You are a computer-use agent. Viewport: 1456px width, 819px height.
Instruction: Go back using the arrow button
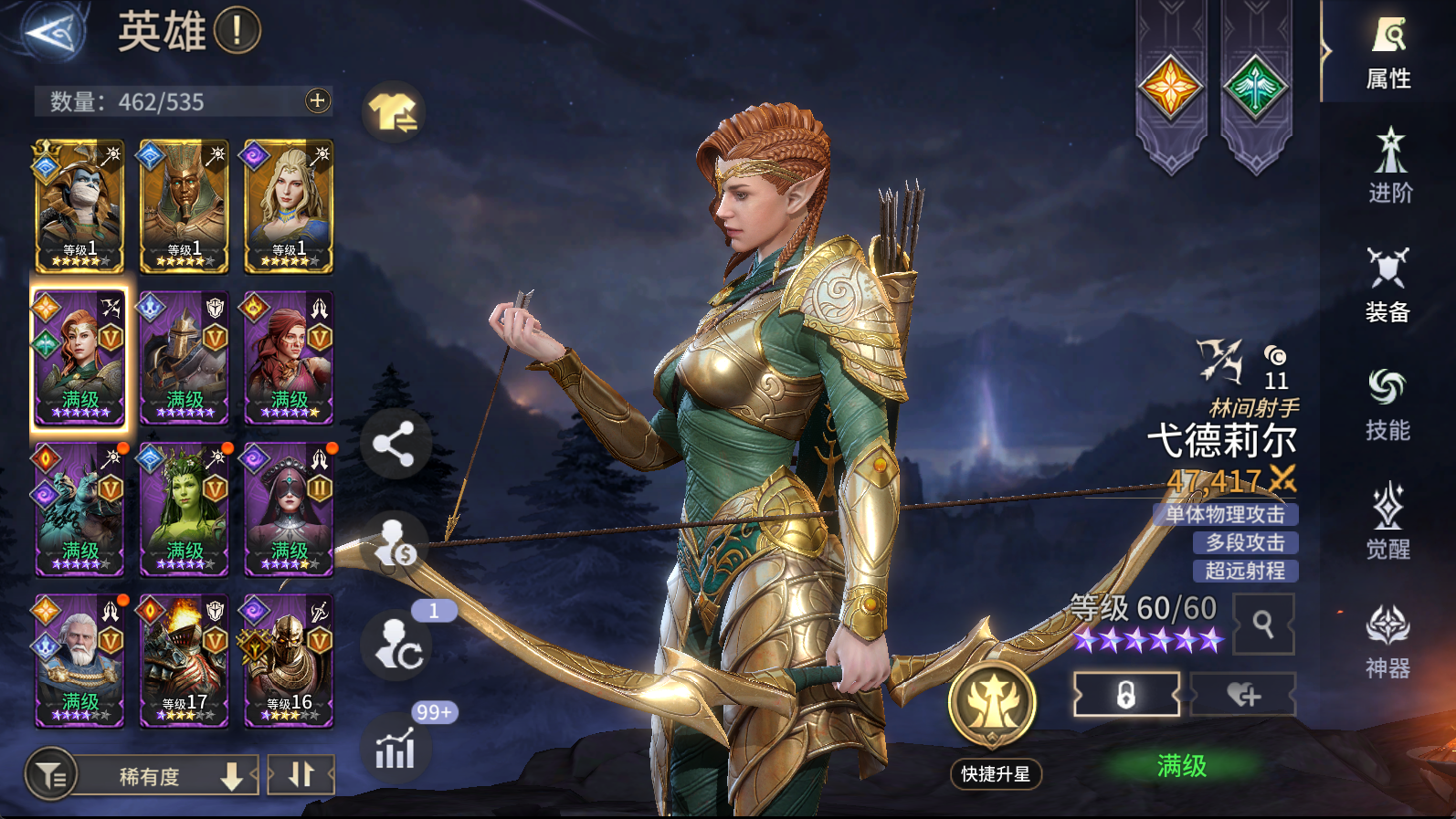[53, 33]
